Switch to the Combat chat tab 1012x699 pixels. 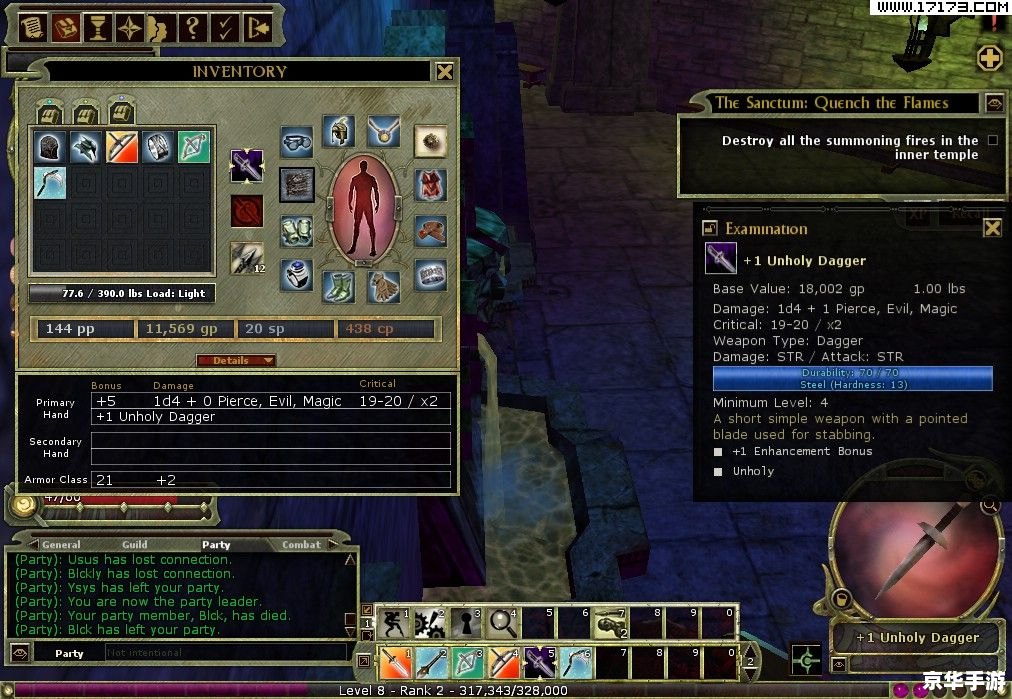301,545
